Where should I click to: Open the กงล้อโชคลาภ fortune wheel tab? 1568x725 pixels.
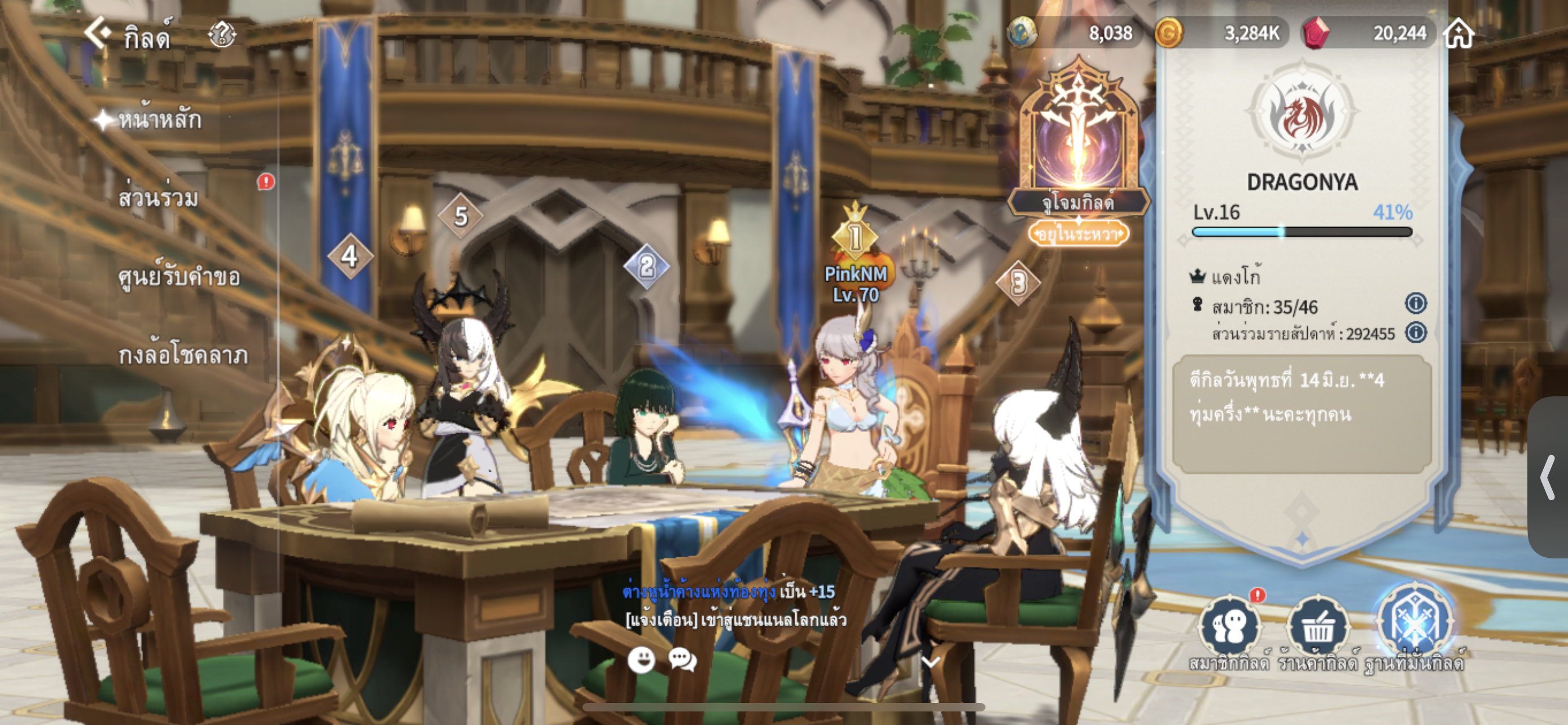point(183,355)
